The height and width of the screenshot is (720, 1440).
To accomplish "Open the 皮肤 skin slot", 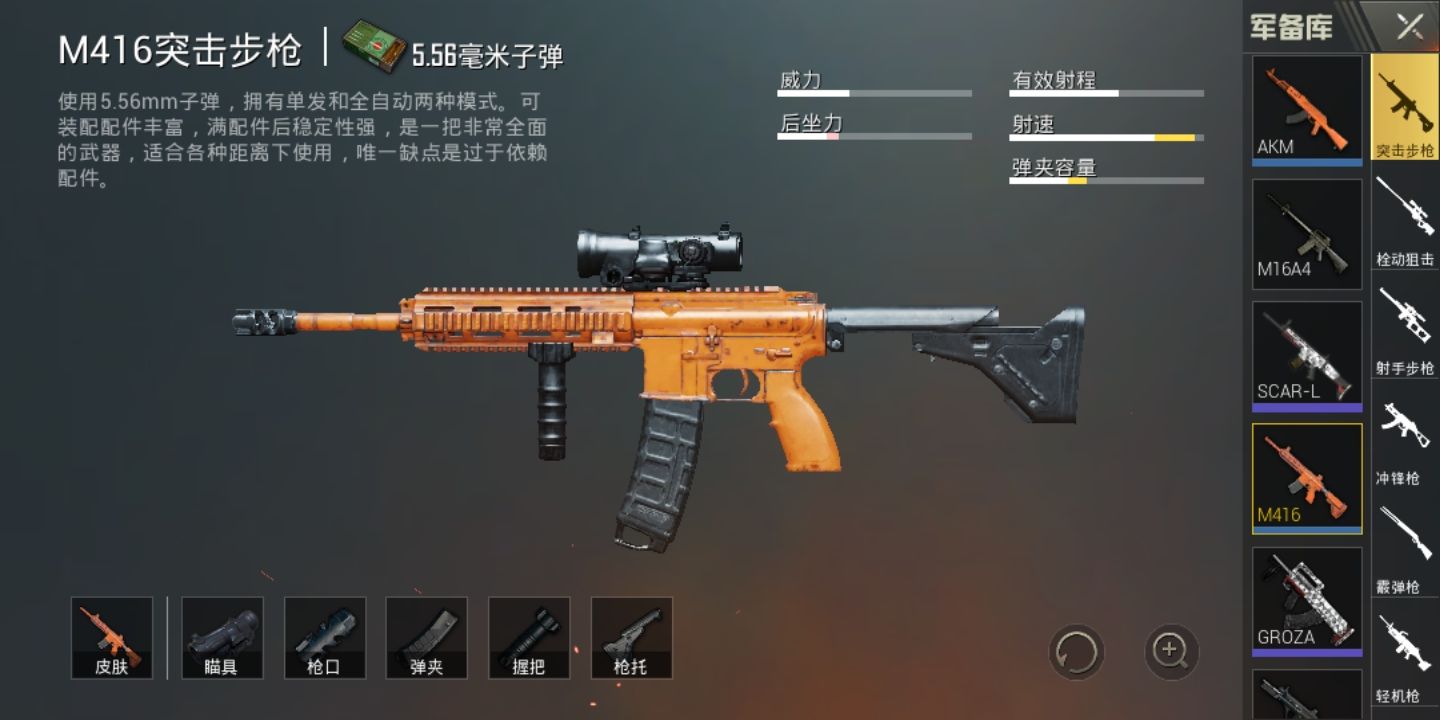I will coord(111,637).
